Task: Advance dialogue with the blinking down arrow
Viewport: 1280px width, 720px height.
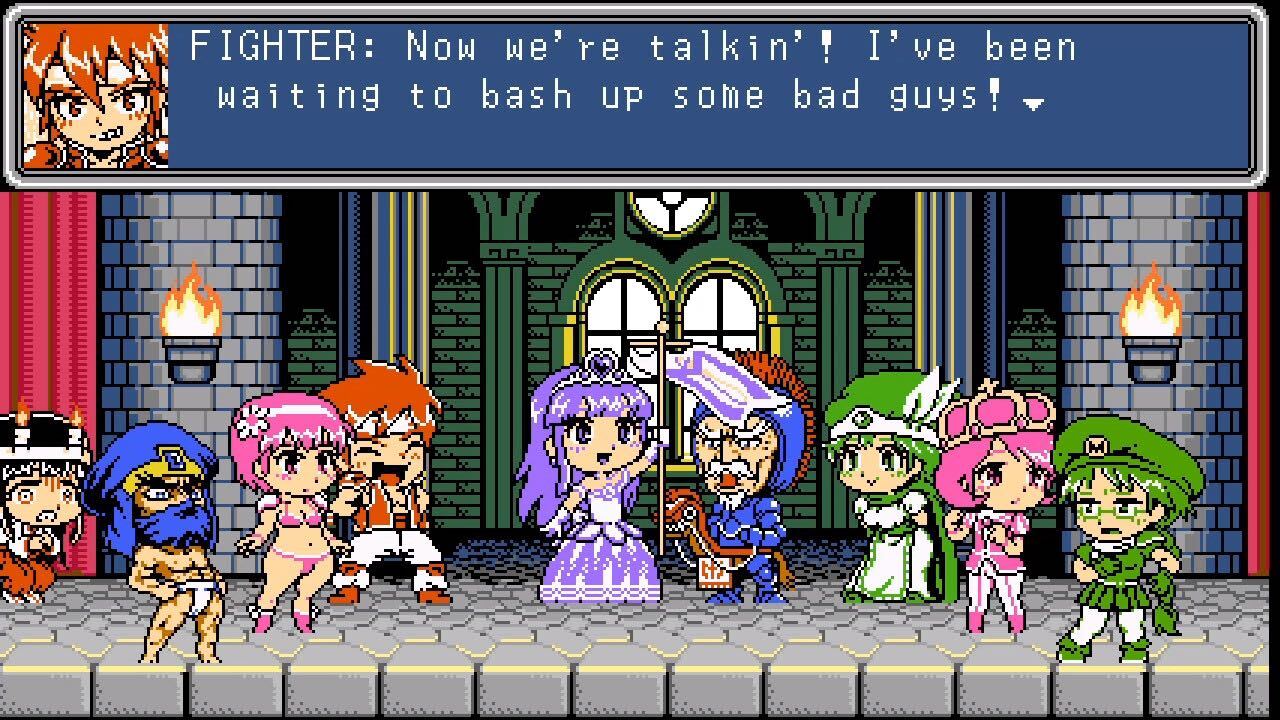Action: [1036, 103]
